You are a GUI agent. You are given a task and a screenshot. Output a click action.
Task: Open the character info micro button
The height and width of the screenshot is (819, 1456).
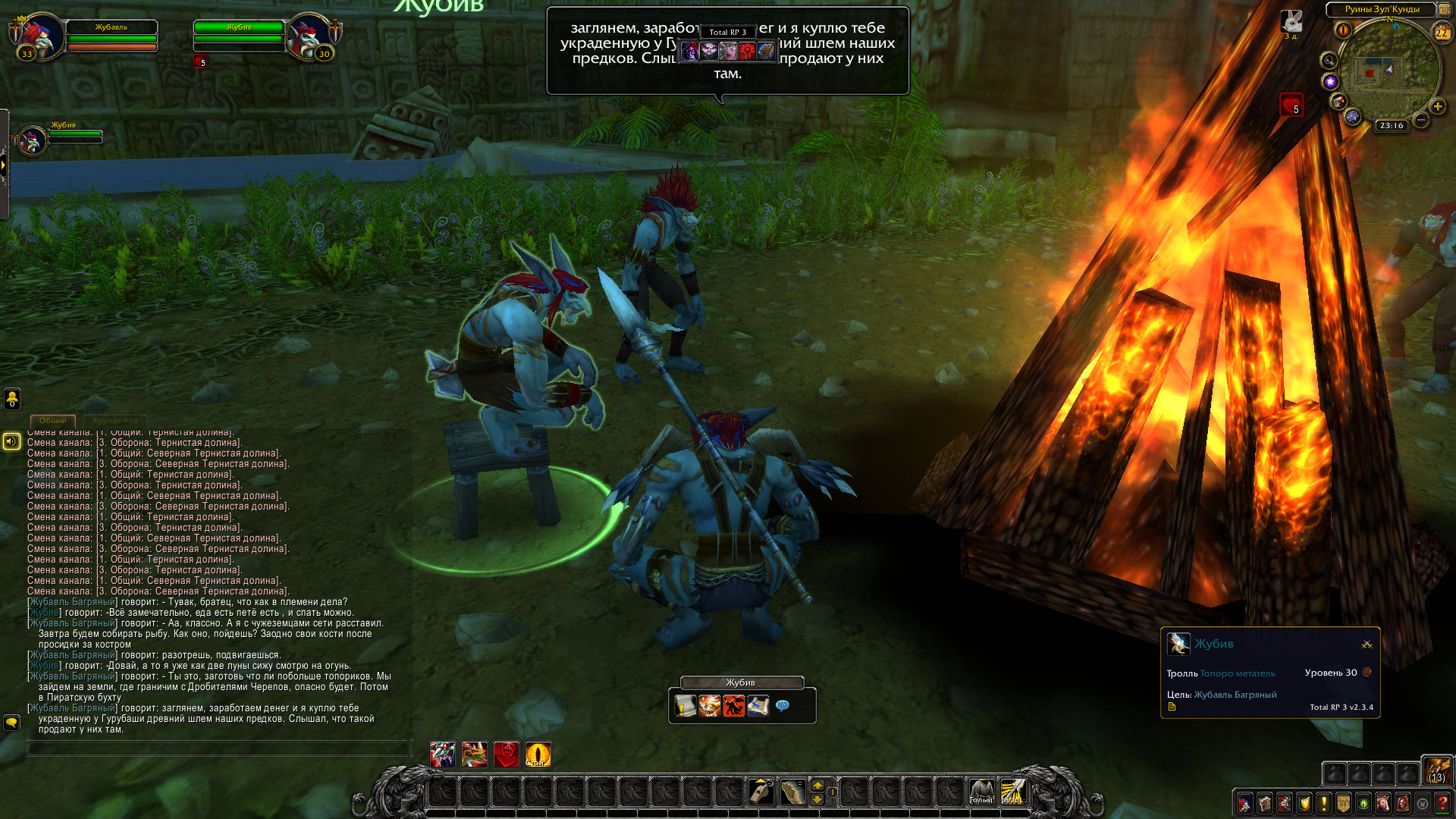click(x=1244, y=802)
